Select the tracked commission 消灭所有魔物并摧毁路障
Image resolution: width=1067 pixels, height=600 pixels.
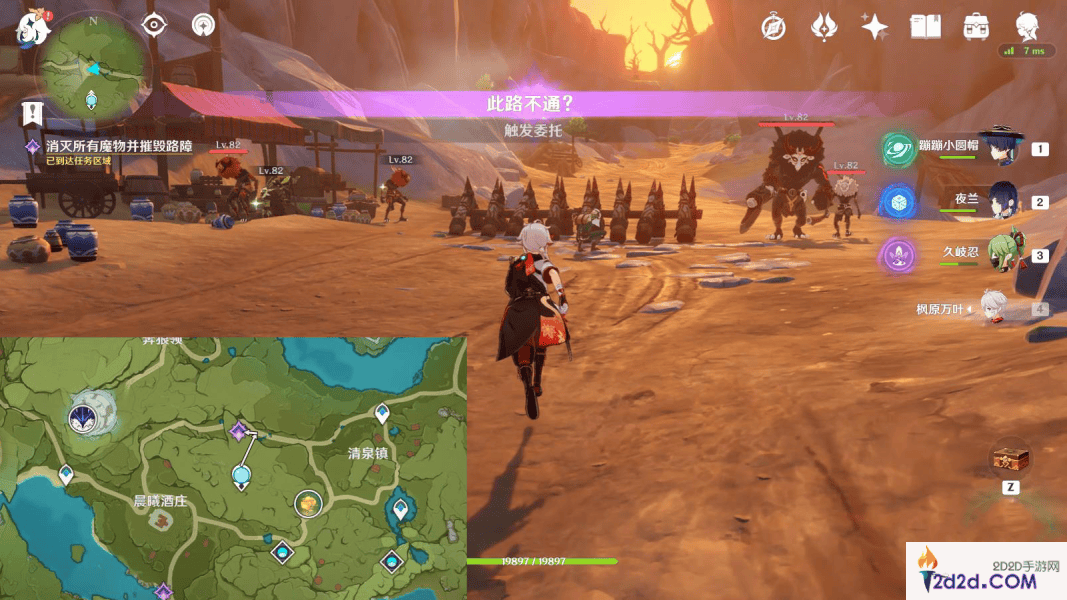pyautogui.click(x=118, y=146)
